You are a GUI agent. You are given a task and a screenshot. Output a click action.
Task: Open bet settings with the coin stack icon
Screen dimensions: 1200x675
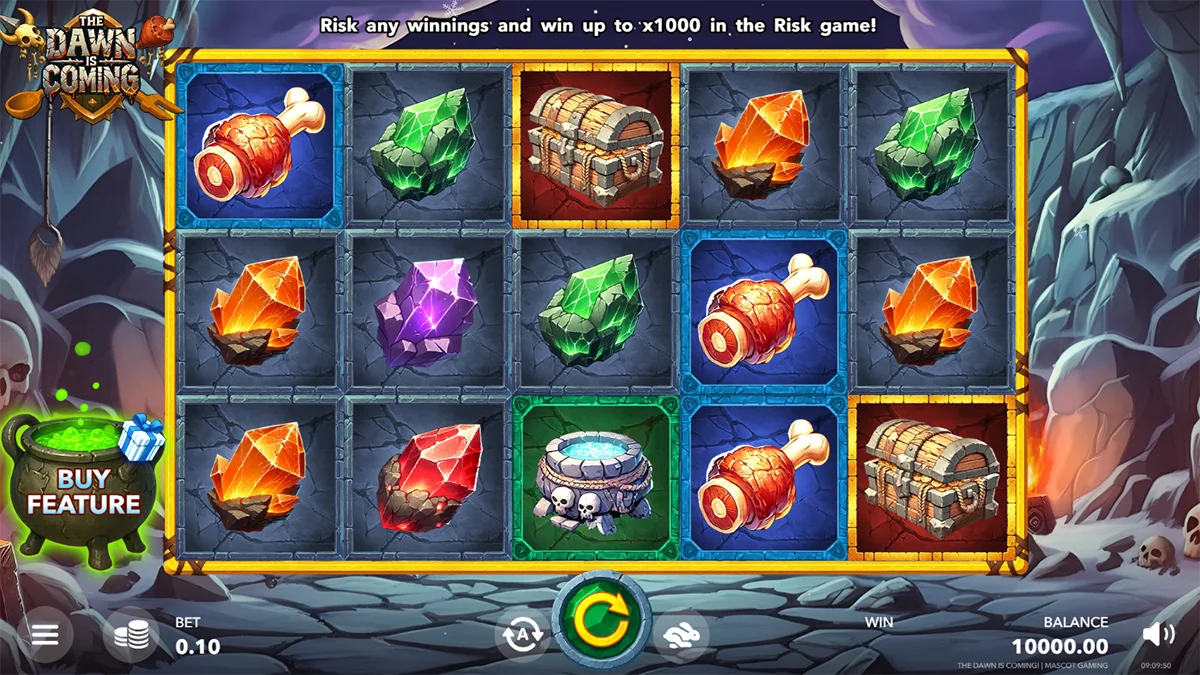pos(131,635)
